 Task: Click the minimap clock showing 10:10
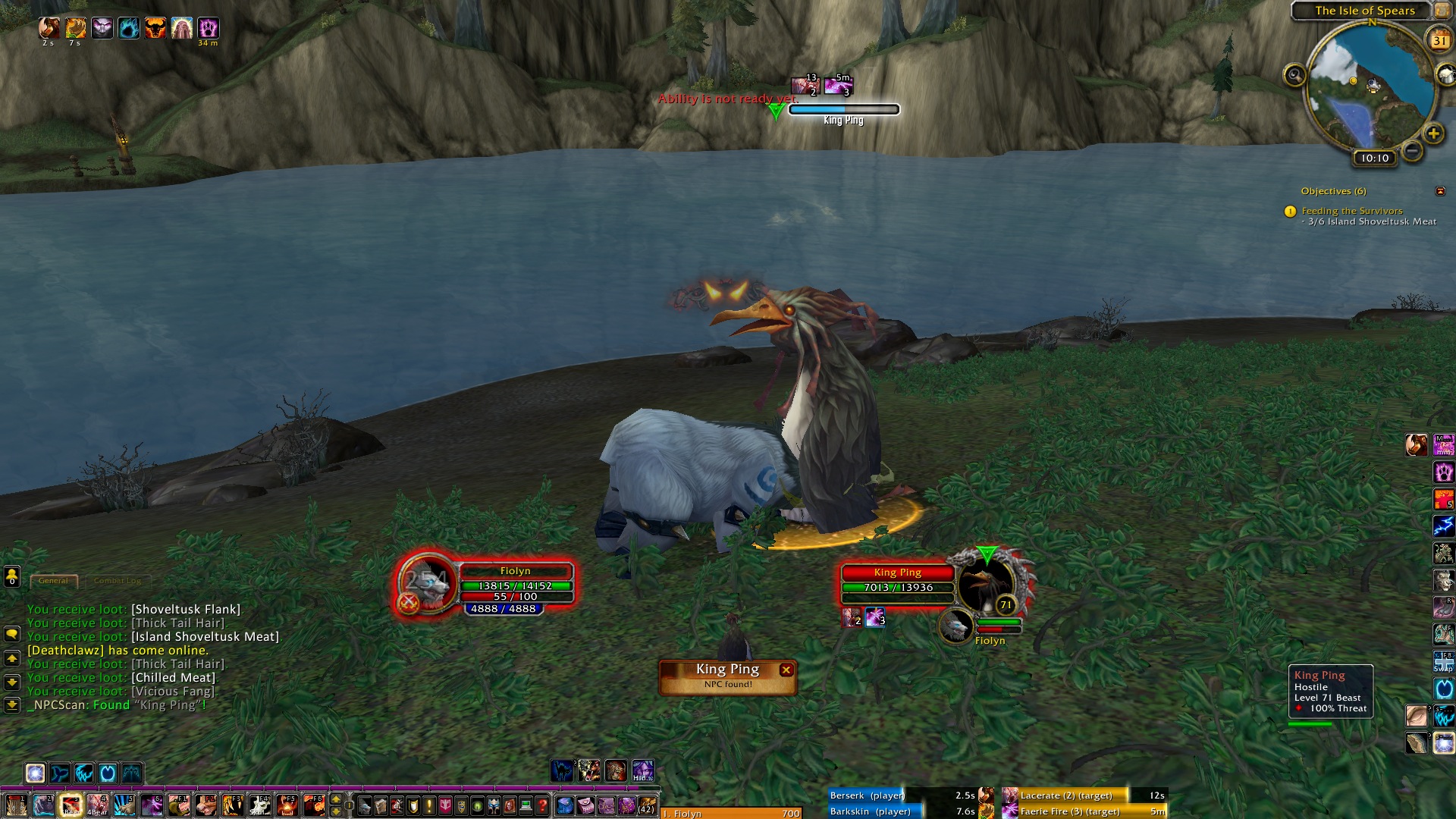1374,158
